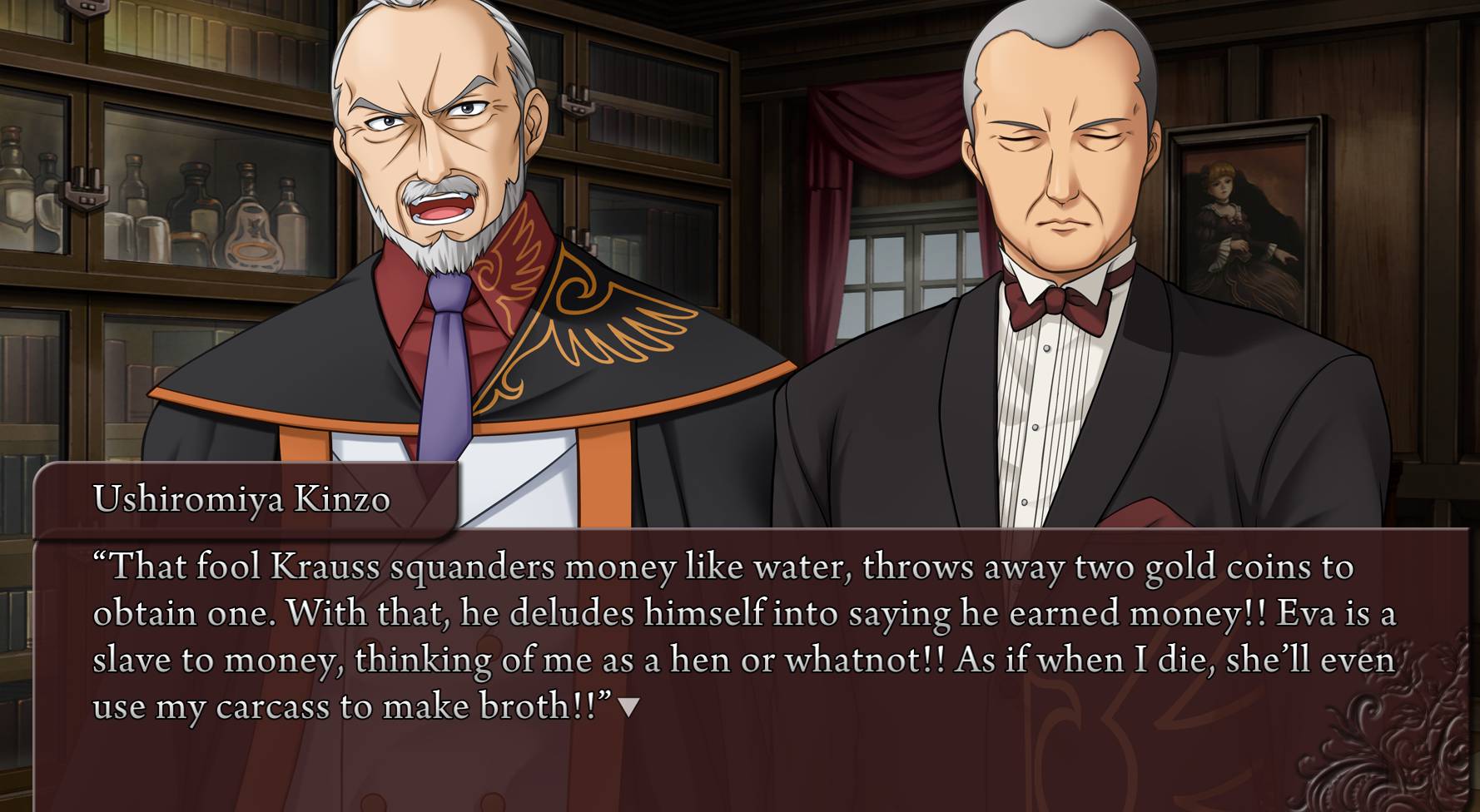
Task: Click the advance arrow after the dialogue text
Action: [629, 708]
